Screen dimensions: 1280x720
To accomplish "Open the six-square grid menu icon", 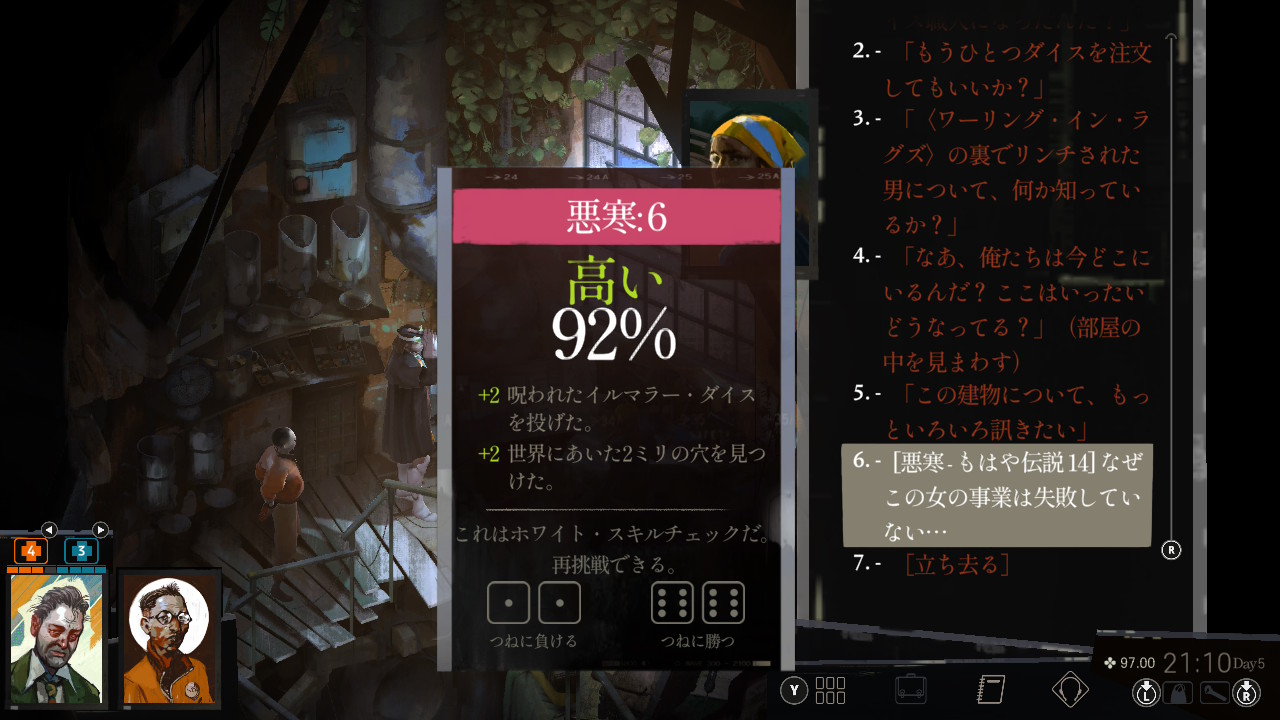I will point(831,690).
